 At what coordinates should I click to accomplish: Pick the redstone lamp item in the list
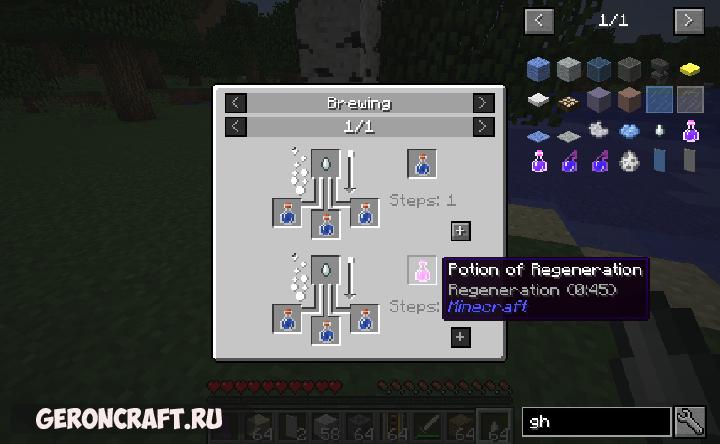pyautogui.click(x=568, y=100)
